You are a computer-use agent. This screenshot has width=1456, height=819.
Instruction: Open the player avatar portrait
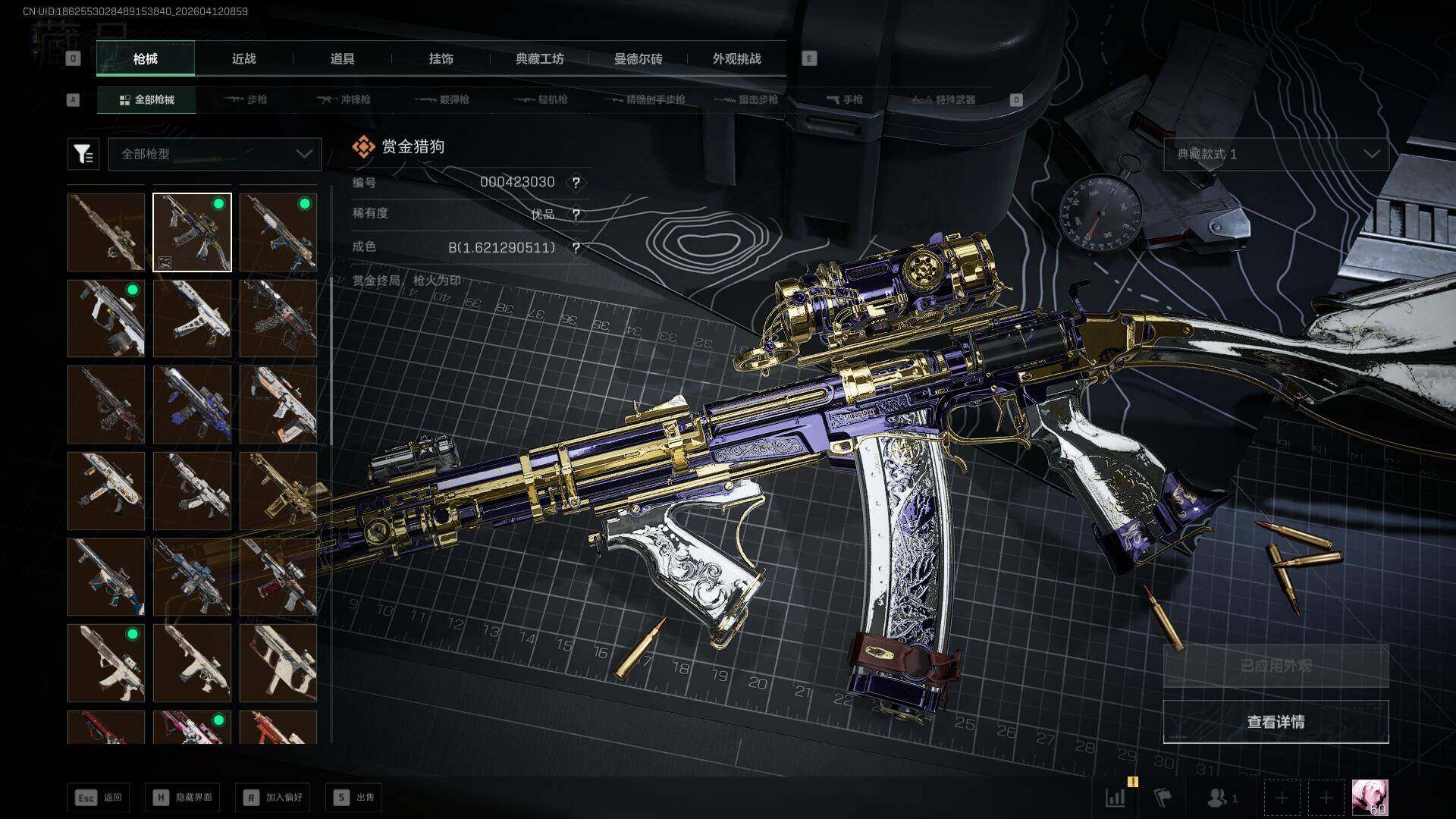click(1370, 798)
